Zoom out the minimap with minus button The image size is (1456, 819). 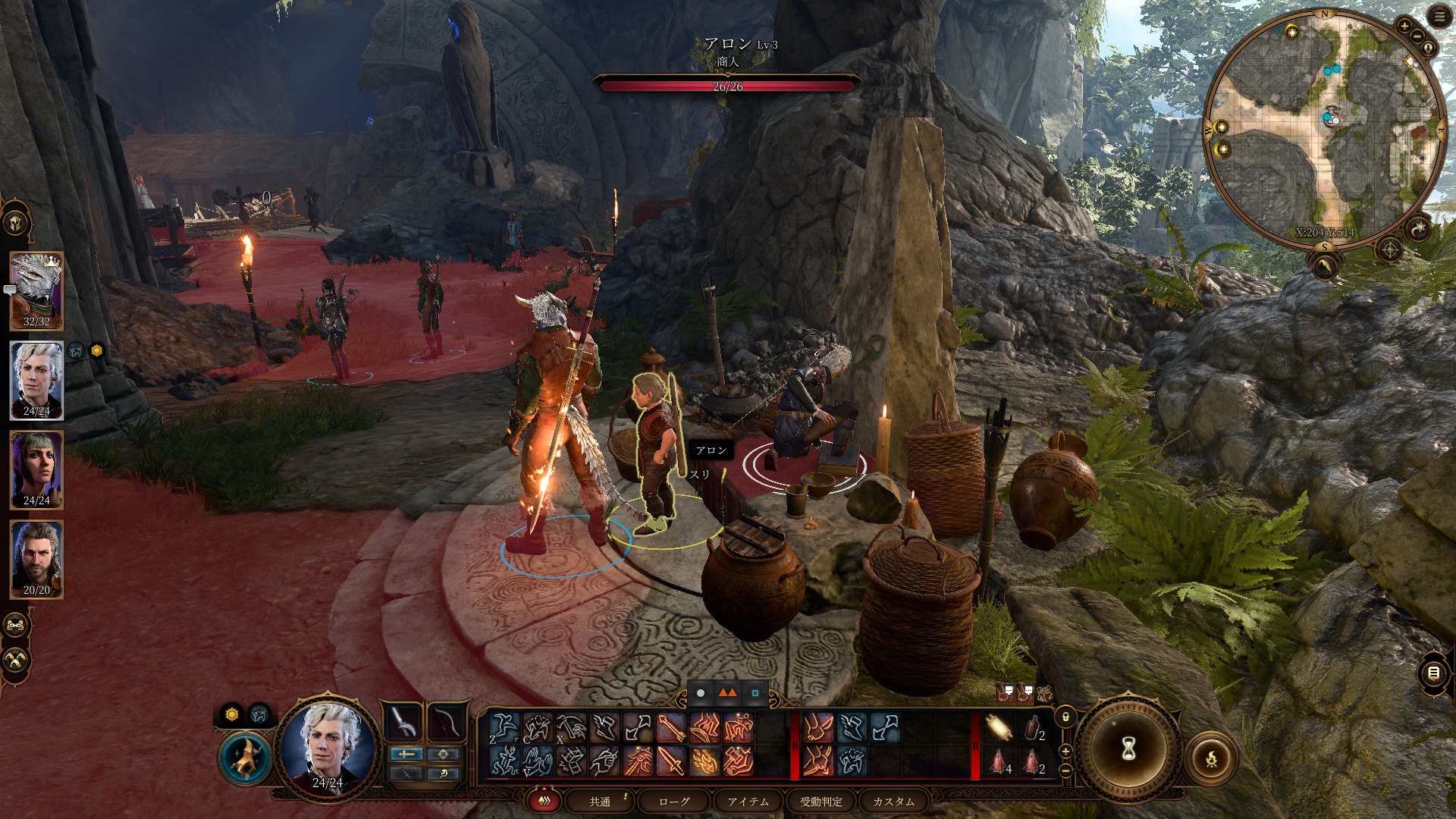click(x=1417, y=37)
